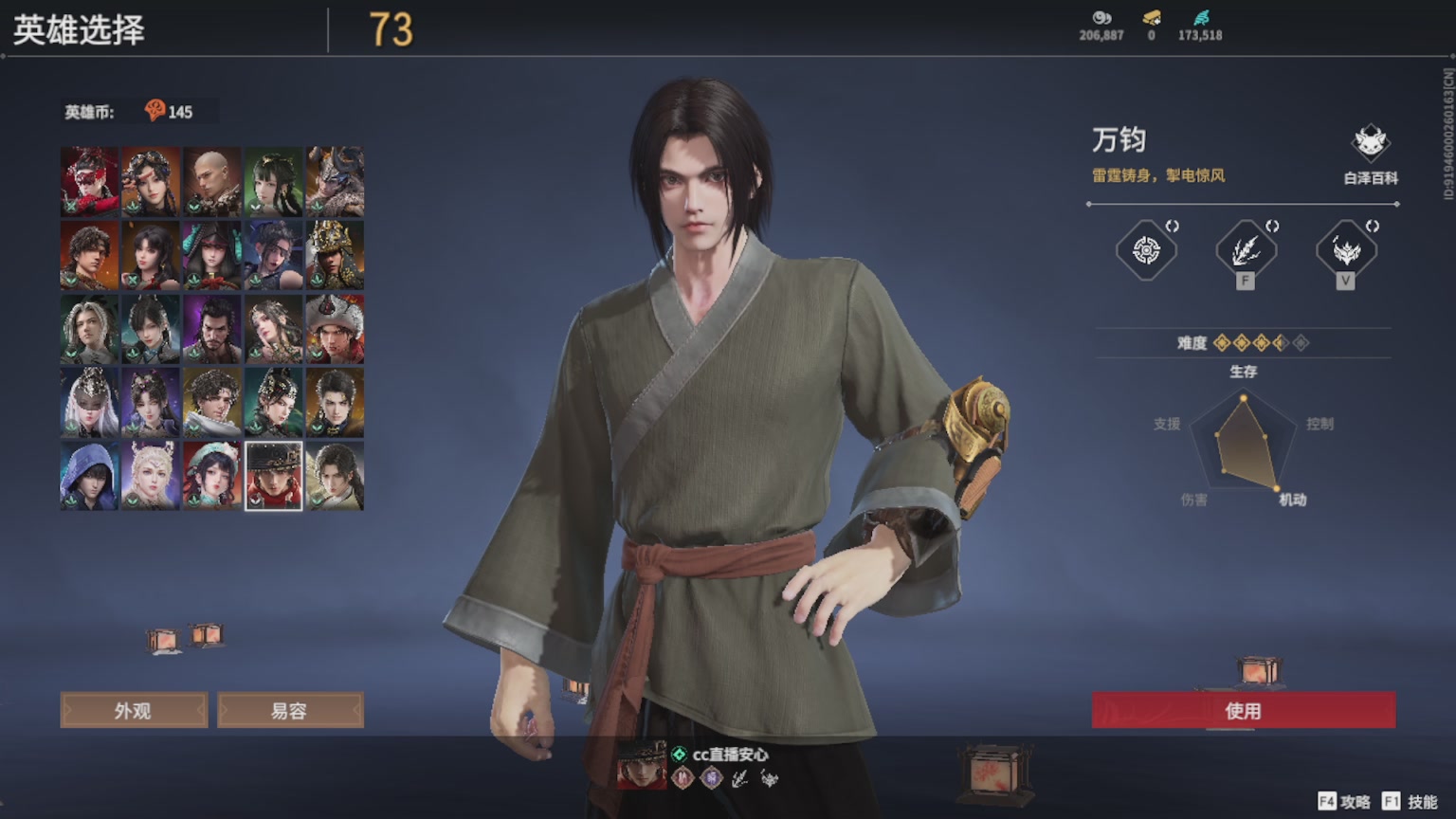Click the red diamond badge under the portrait
1456x819 pixels.
point(680,777)
